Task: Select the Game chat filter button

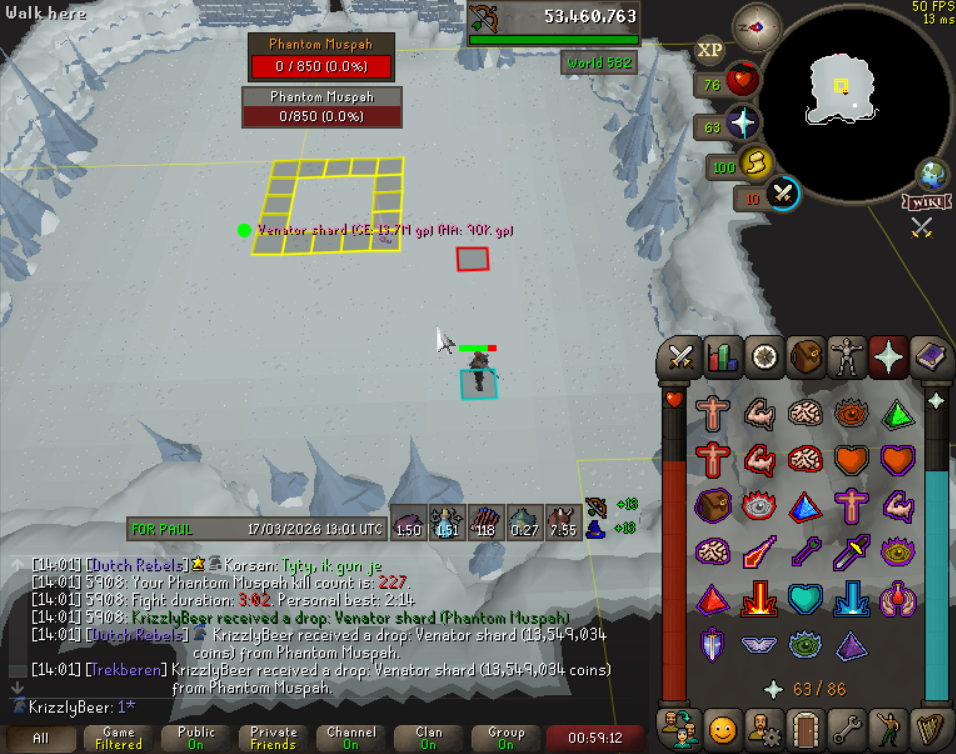Action: (118, 738)
